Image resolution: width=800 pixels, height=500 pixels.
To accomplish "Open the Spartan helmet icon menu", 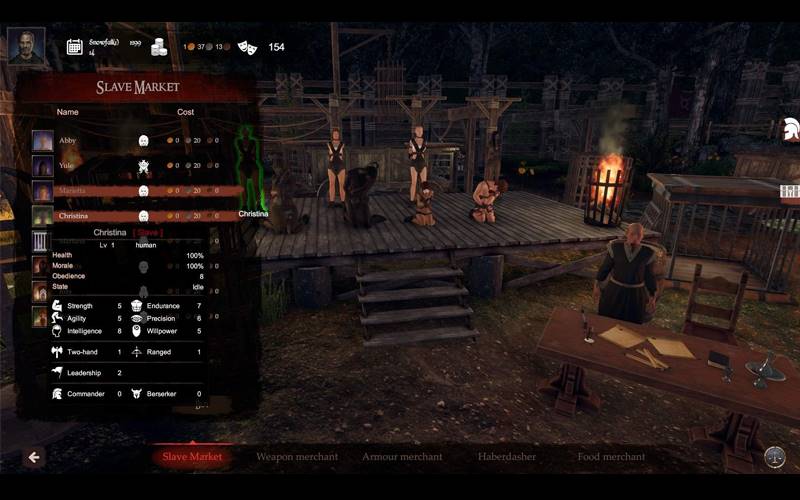I will [x=790, y=127].
